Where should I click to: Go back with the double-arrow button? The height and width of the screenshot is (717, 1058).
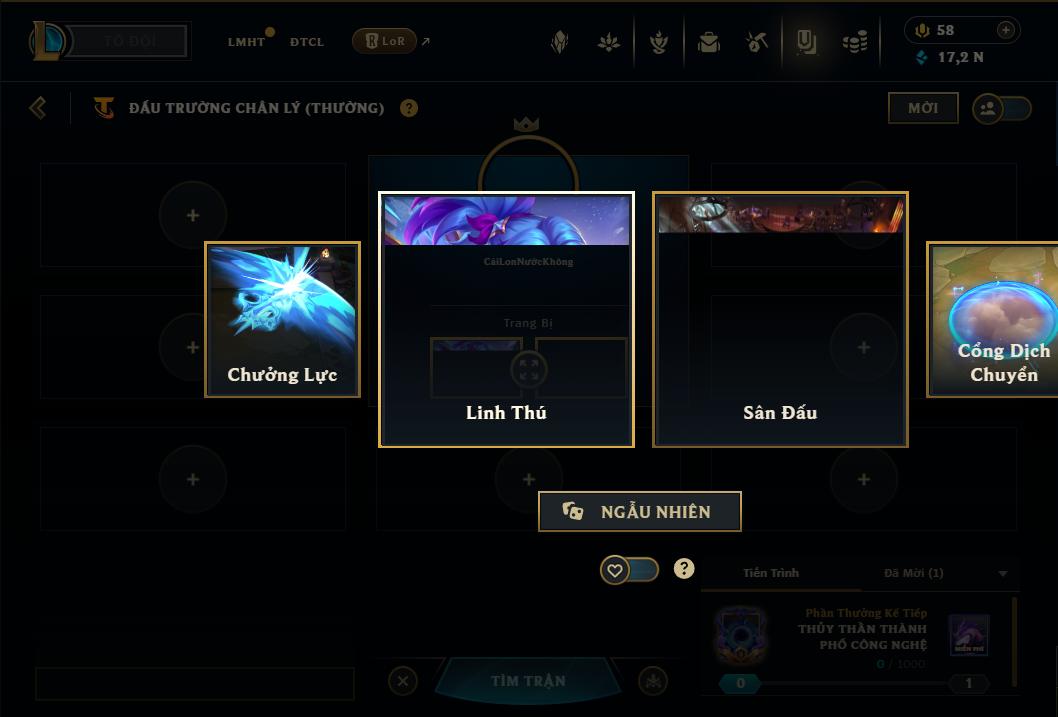point(38,107)
